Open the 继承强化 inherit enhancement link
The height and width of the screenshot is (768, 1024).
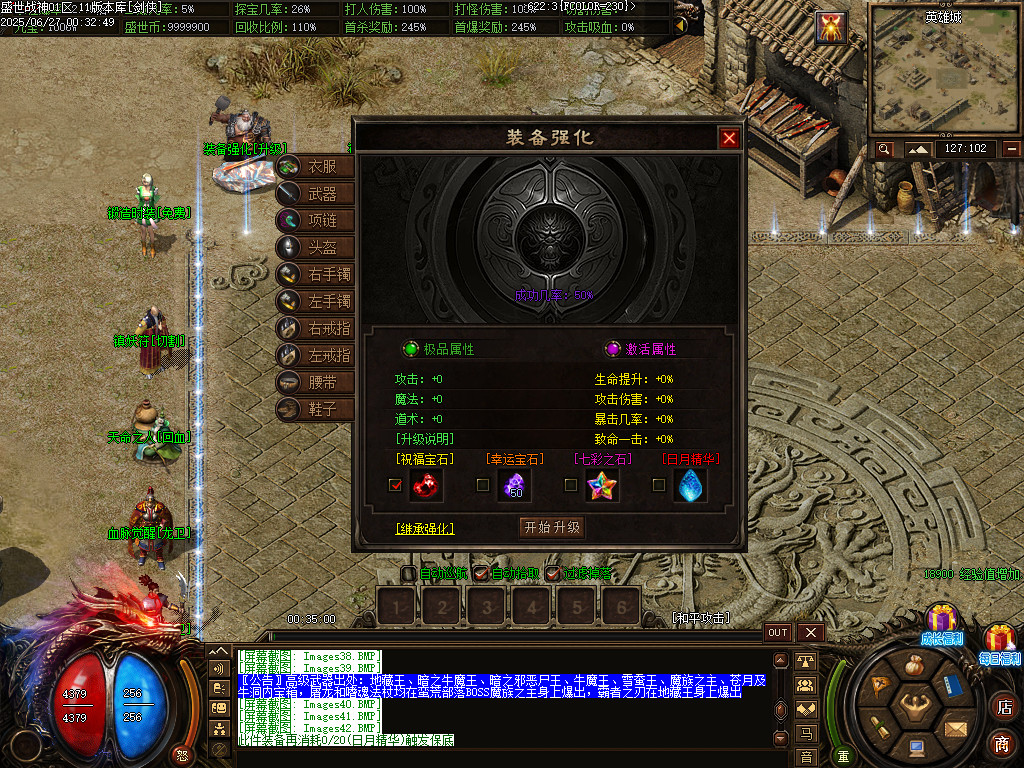tap(425, 528)
